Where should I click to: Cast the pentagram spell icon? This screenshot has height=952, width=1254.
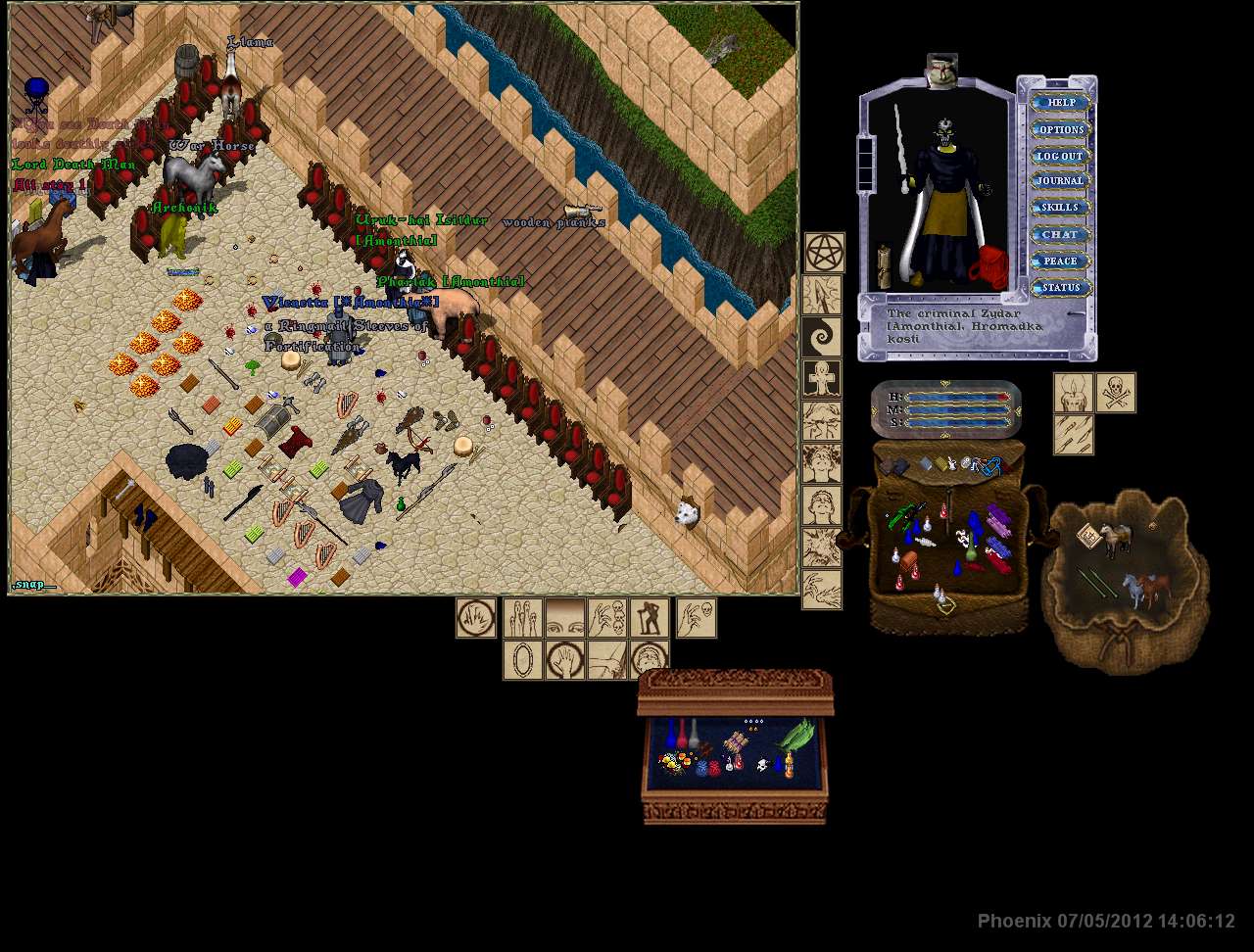pos(824,253)
